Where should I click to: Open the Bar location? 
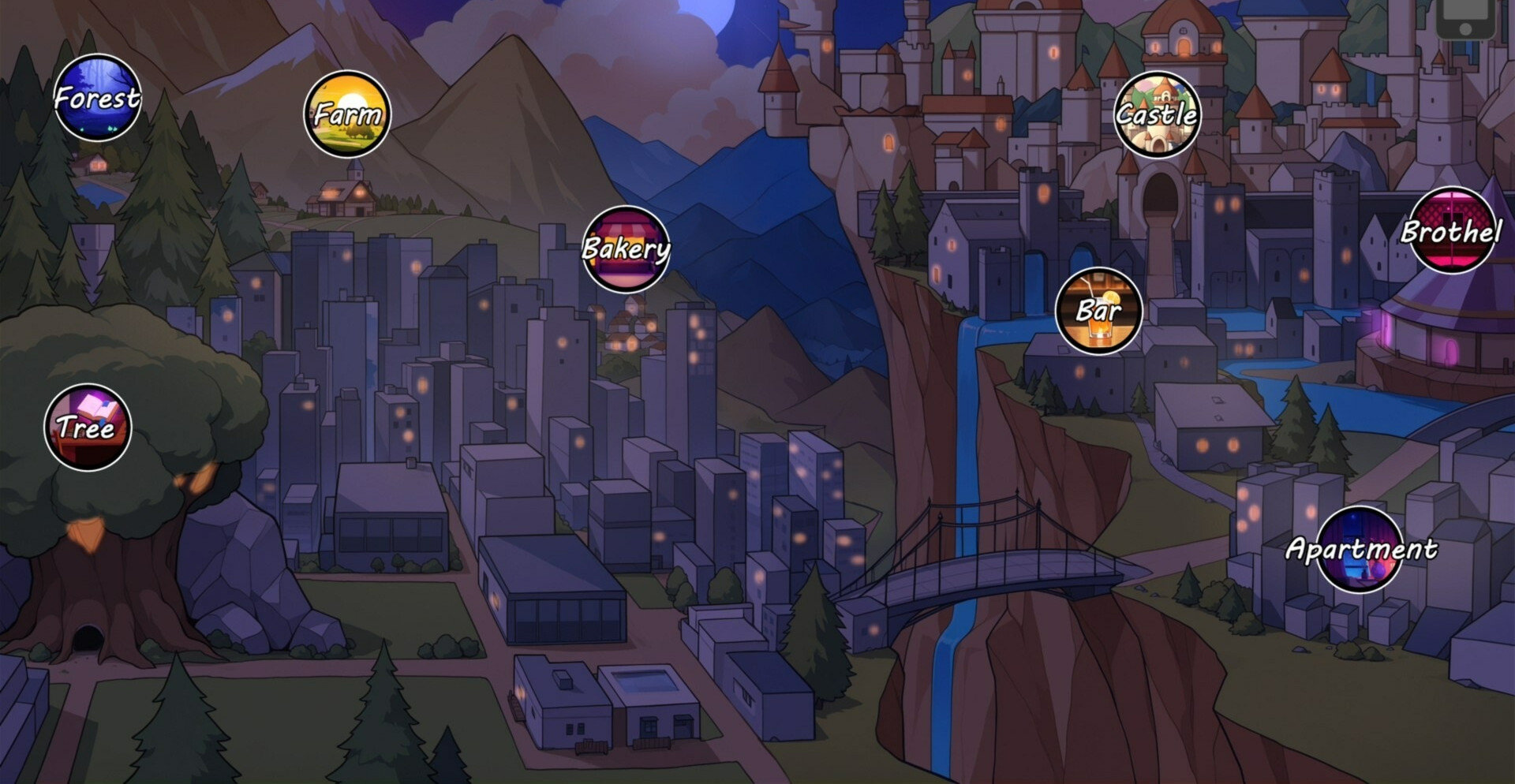1098,311
